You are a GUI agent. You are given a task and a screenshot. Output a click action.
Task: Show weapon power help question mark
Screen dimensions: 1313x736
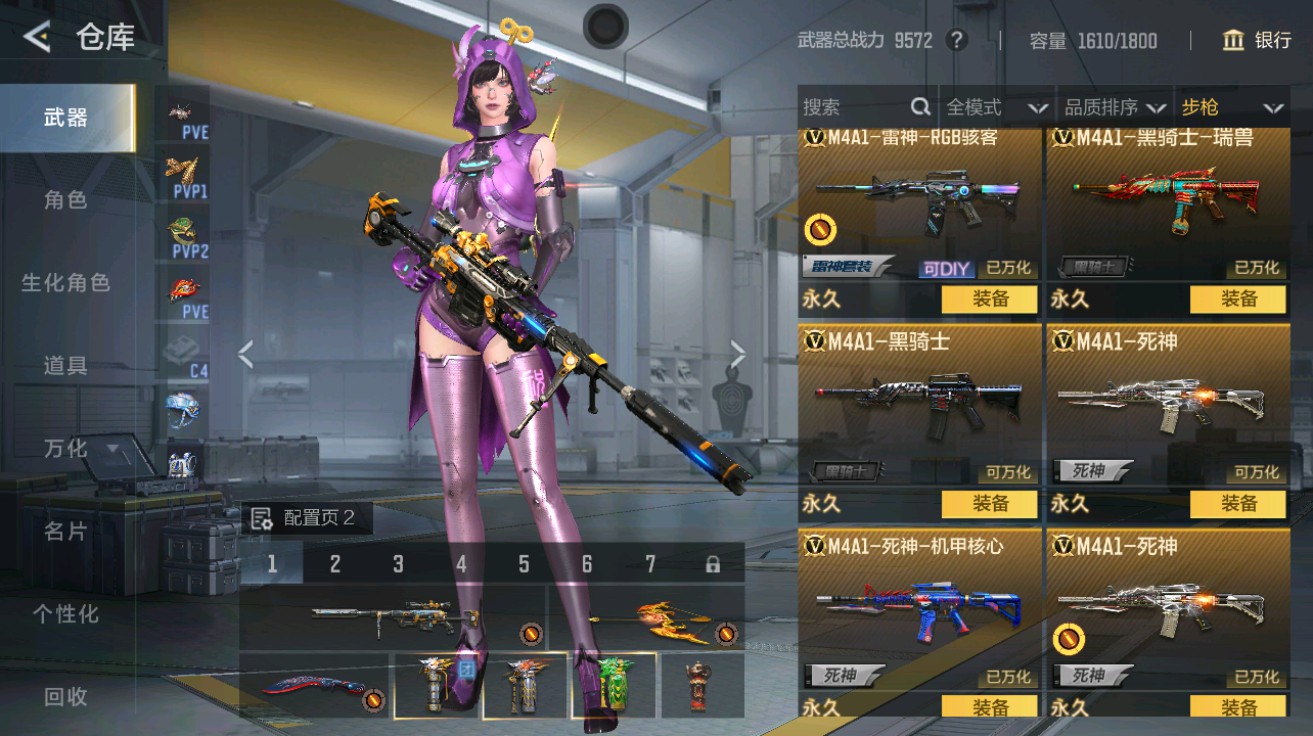pyautogui.click(x=957, y=40)
